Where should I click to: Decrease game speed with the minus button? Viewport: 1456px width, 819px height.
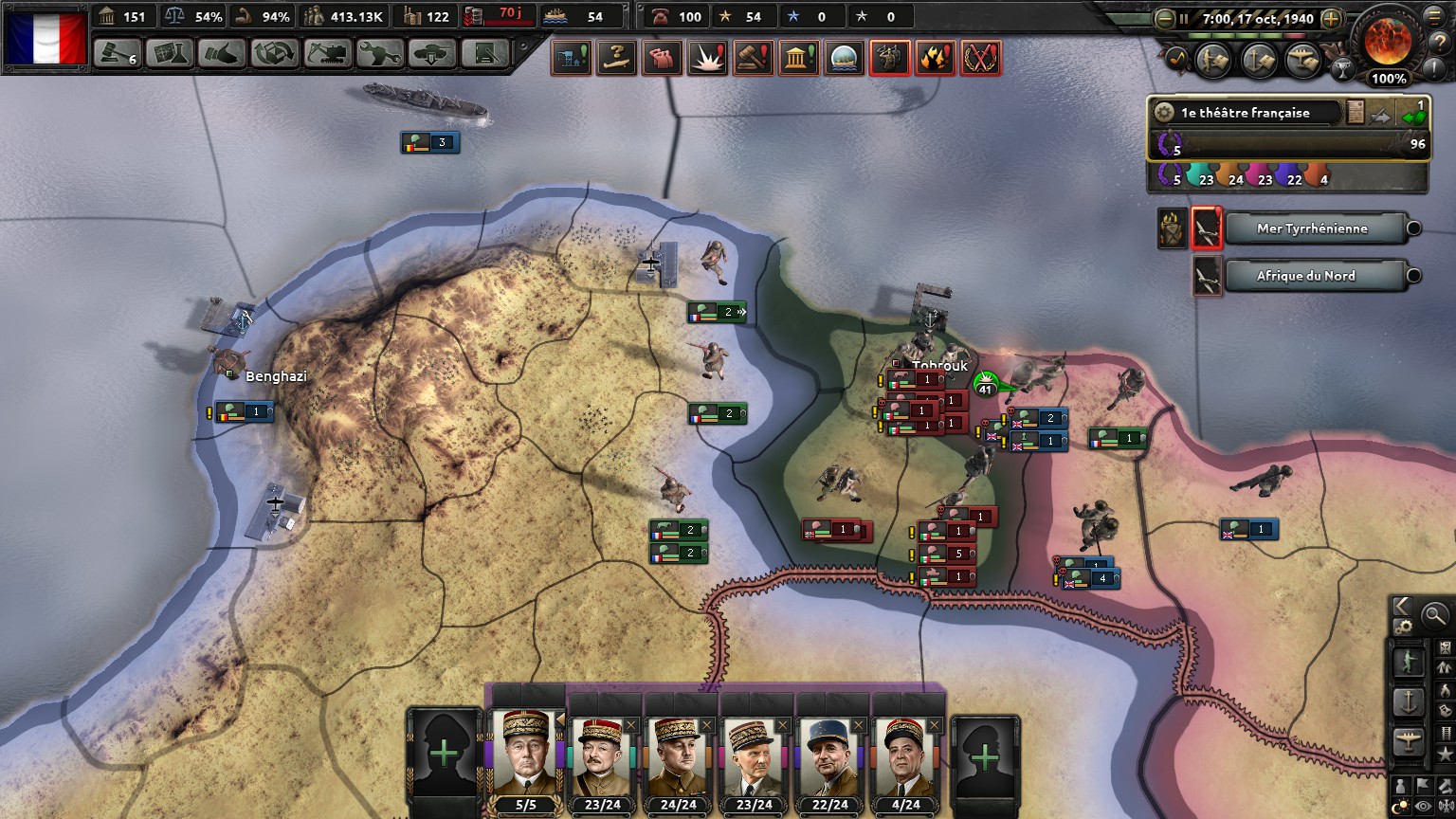[x=1165, y=18]
